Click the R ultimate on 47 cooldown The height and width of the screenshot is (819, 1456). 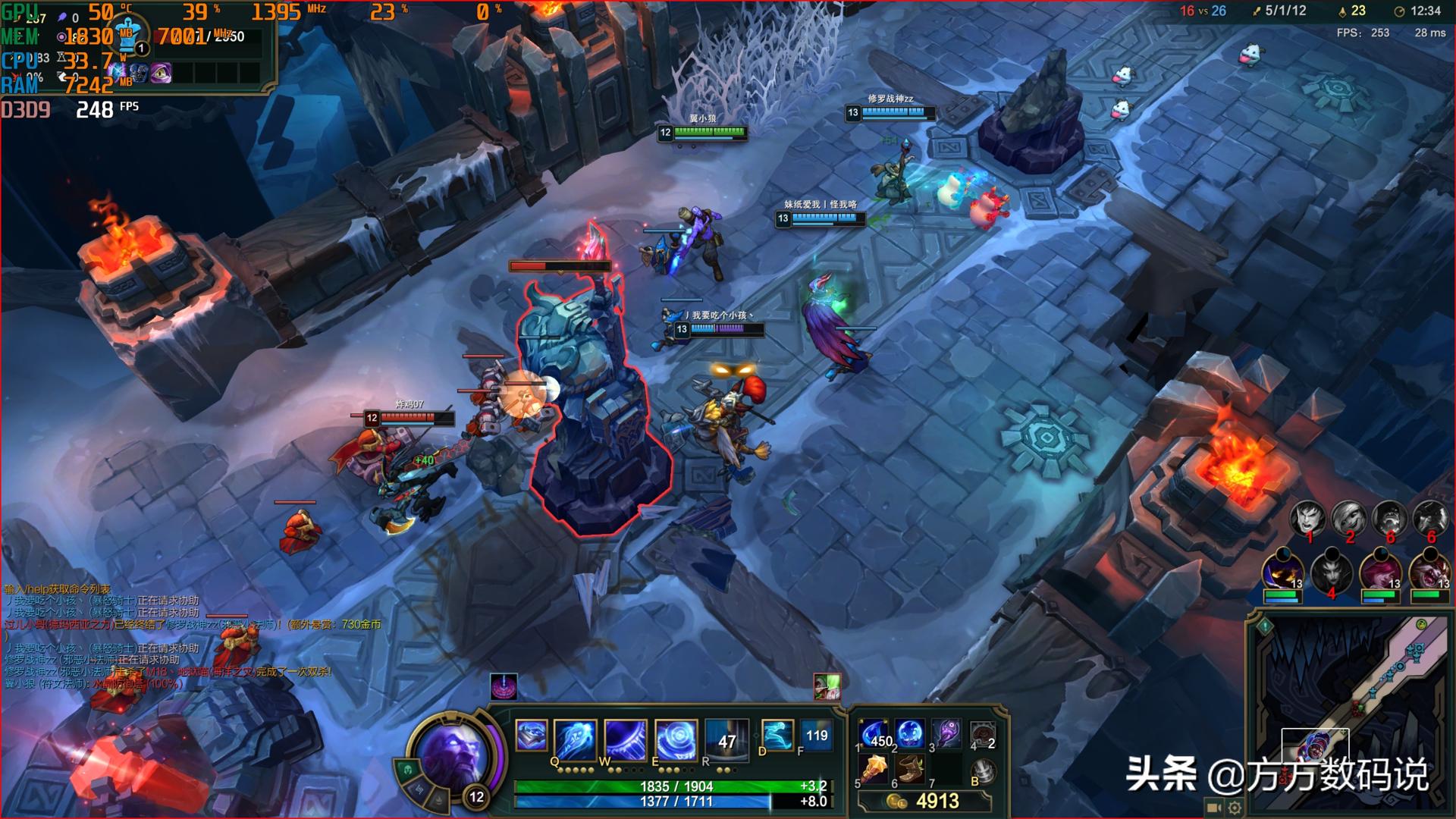pos(726,739)
